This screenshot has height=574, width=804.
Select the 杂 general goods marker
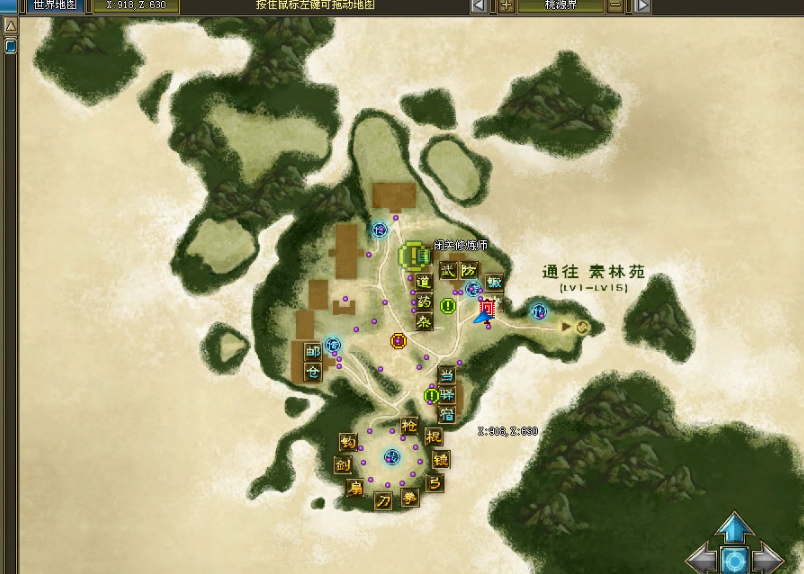423,322
